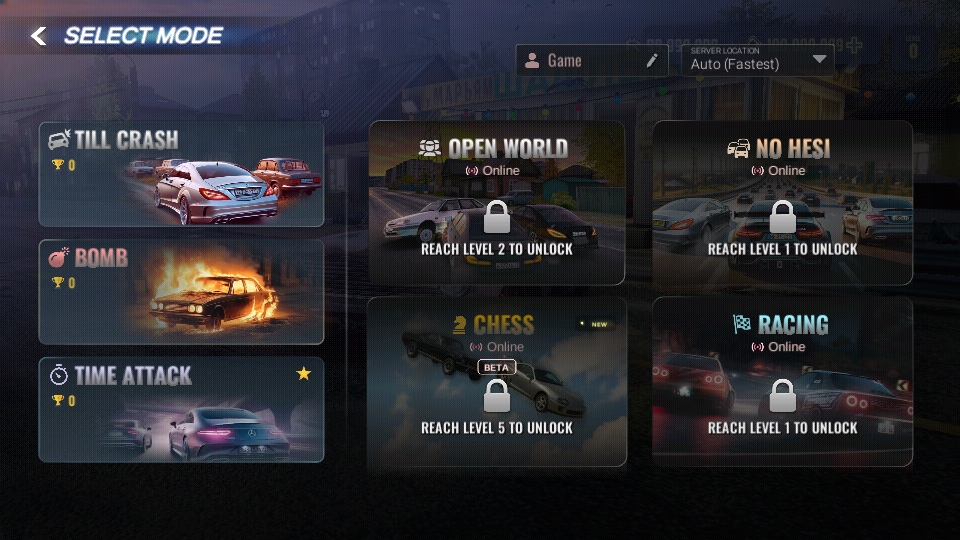
Task: Choose the Till Crash mode
Action: tap(181, 174)
